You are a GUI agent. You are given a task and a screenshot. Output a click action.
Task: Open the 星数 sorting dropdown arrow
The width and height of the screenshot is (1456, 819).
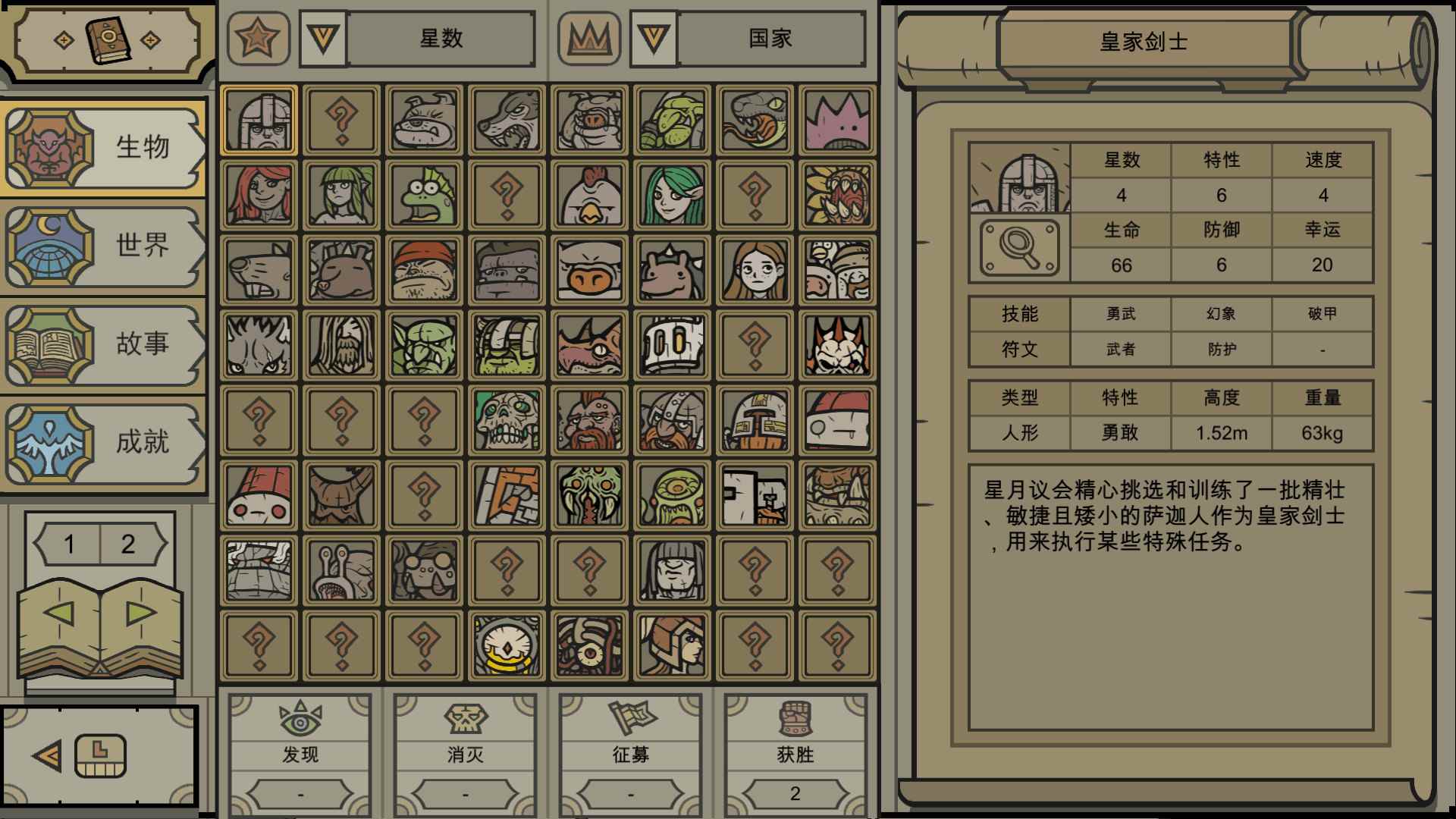(x=325, y=39)
